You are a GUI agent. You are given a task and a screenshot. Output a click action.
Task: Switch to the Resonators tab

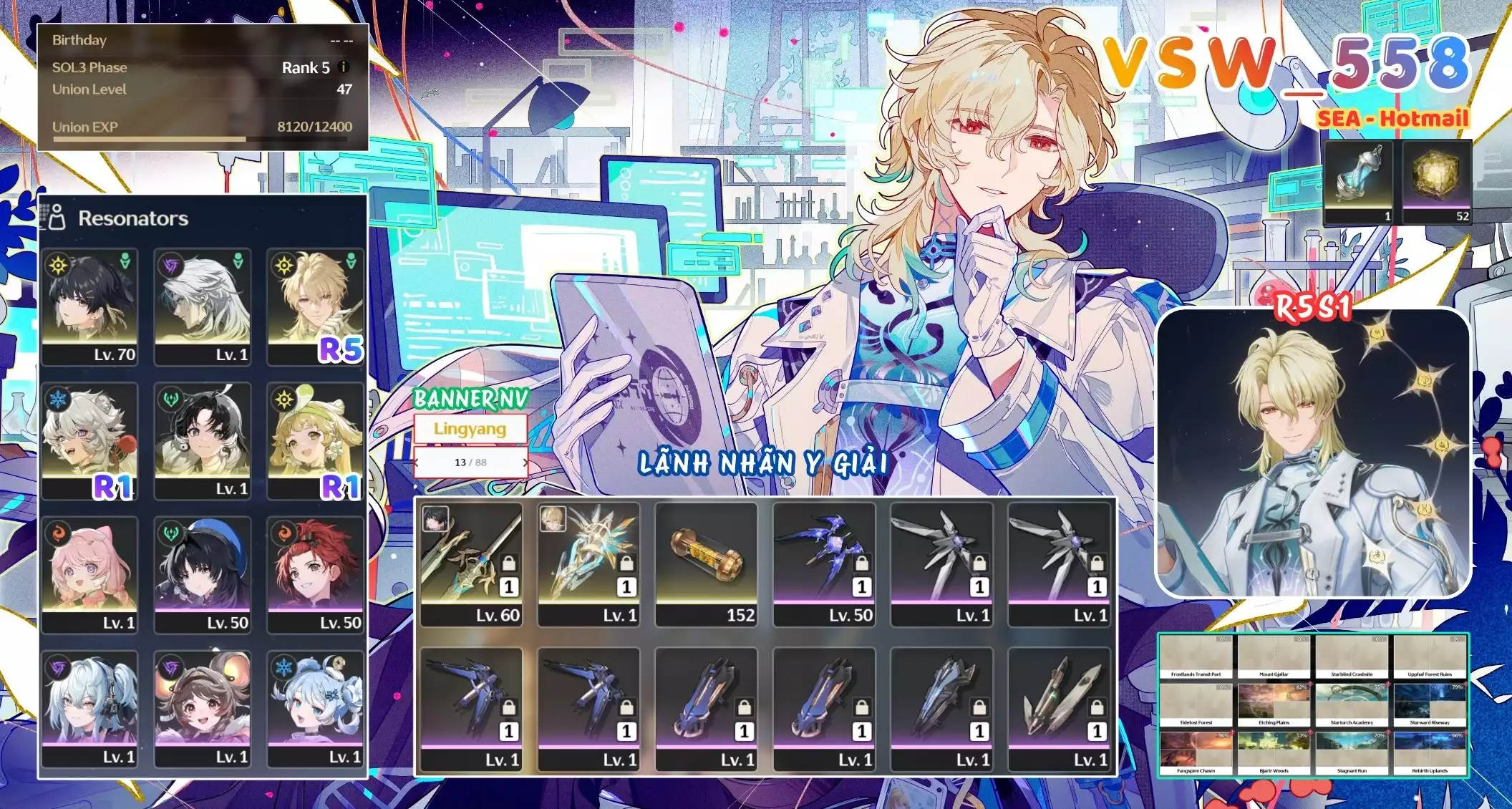tap(132, 218)
